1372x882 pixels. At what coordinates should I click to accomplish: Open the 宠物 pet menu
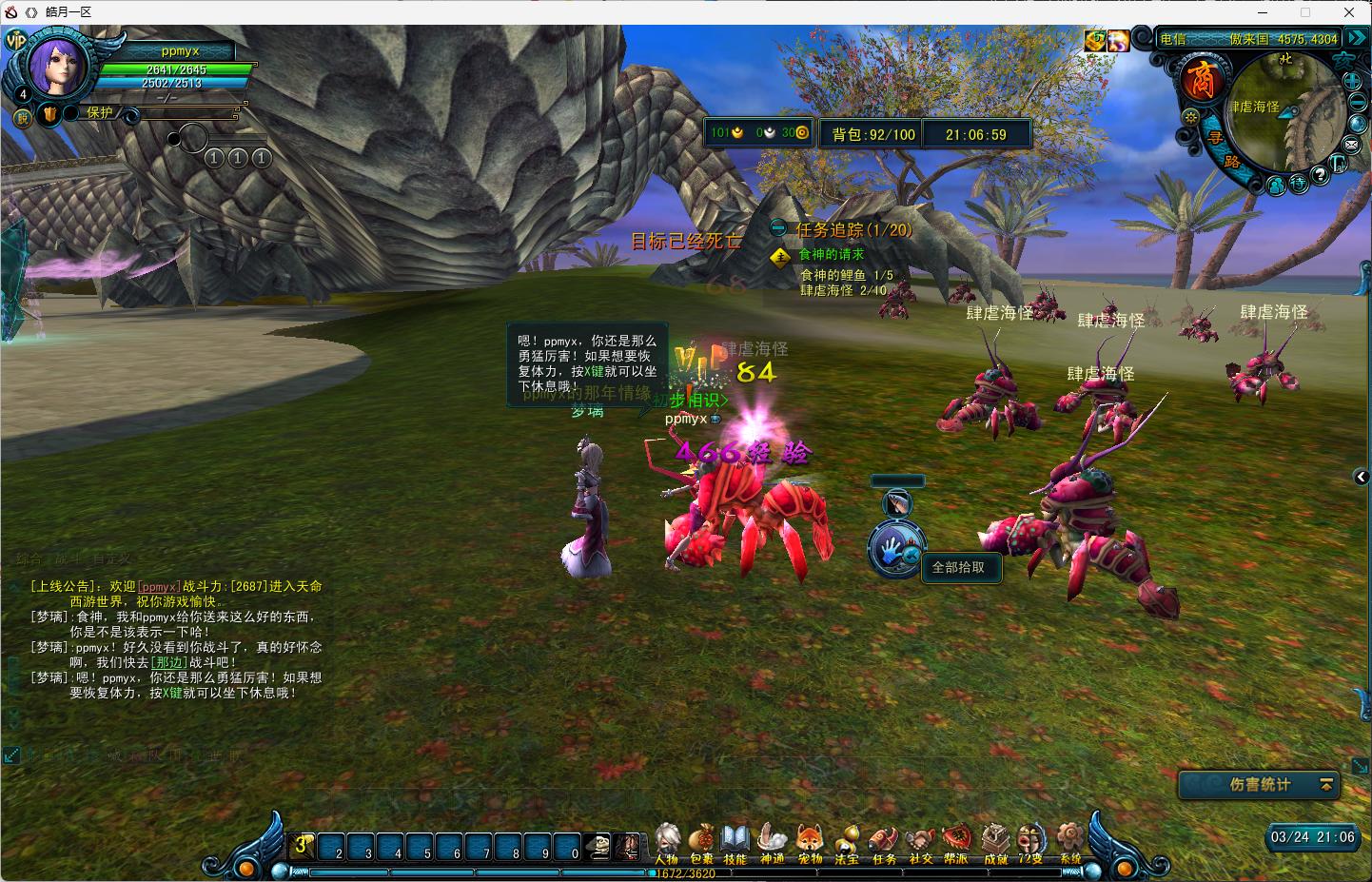click(810, 844)
